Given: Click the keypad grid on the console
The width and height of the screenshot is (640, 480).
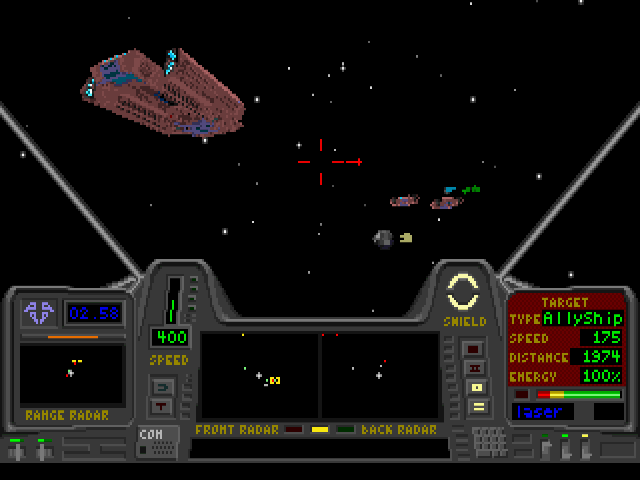Looking at the screenshot, I should [x=489, y=440].
